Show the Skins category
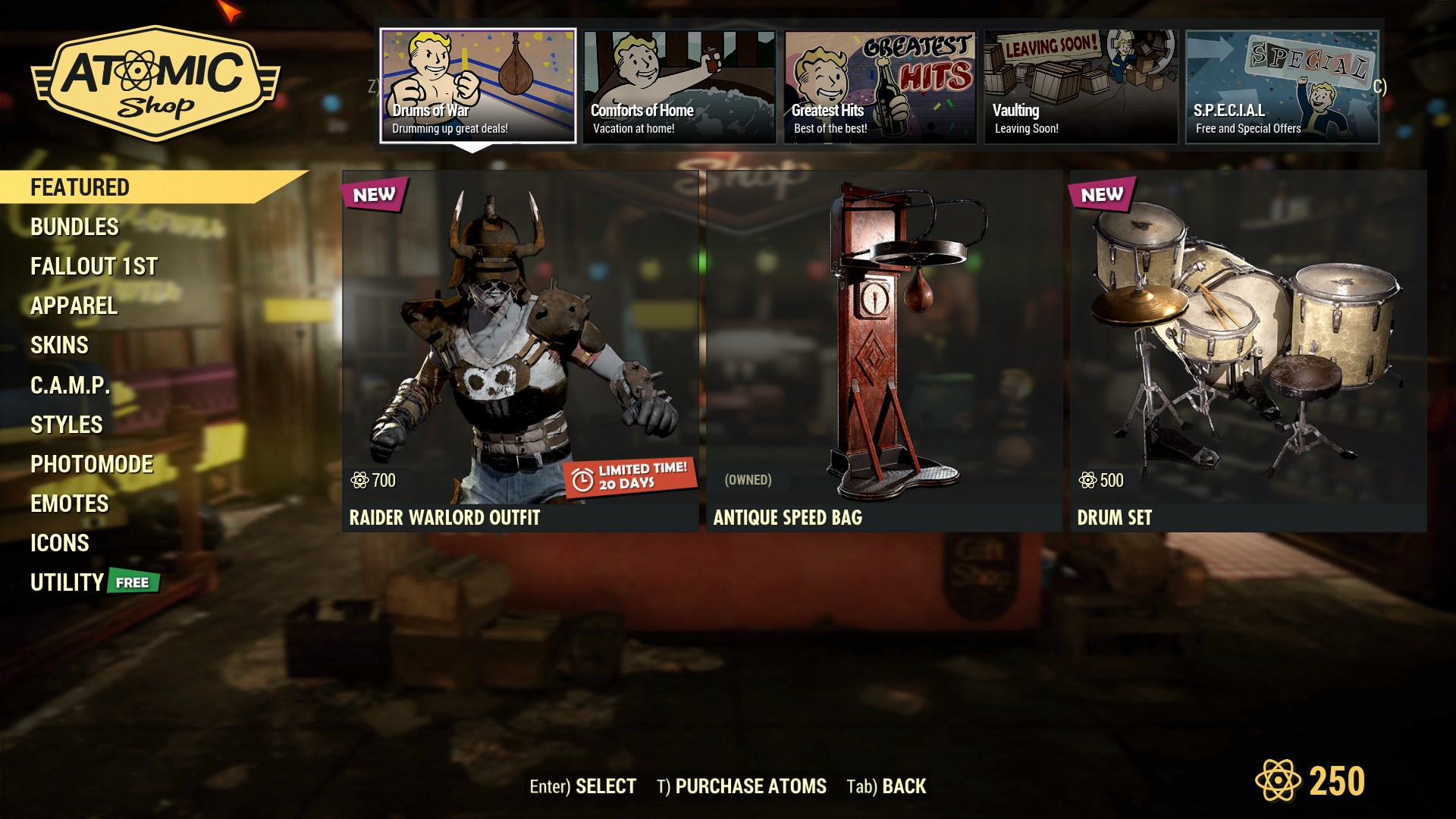This screenshot has width=1456, height=819. click(59, 345)
